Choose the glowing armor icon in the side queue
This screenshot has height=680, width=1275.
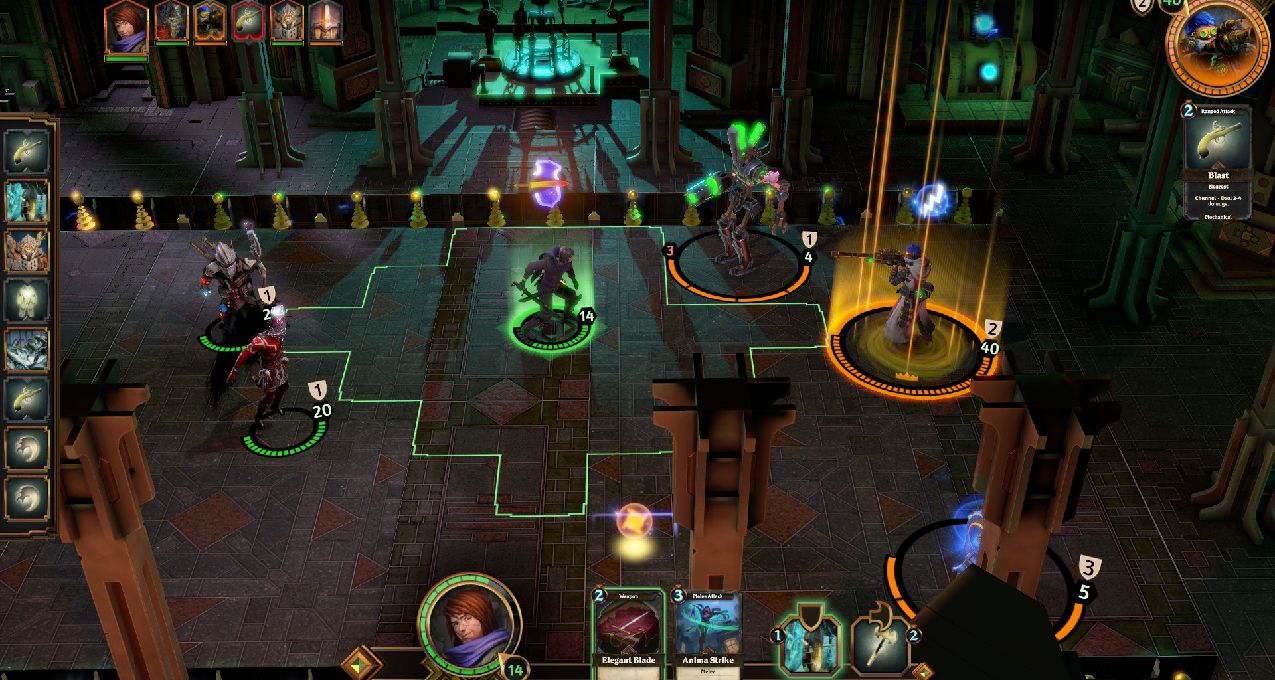click(x=27, y=299)
